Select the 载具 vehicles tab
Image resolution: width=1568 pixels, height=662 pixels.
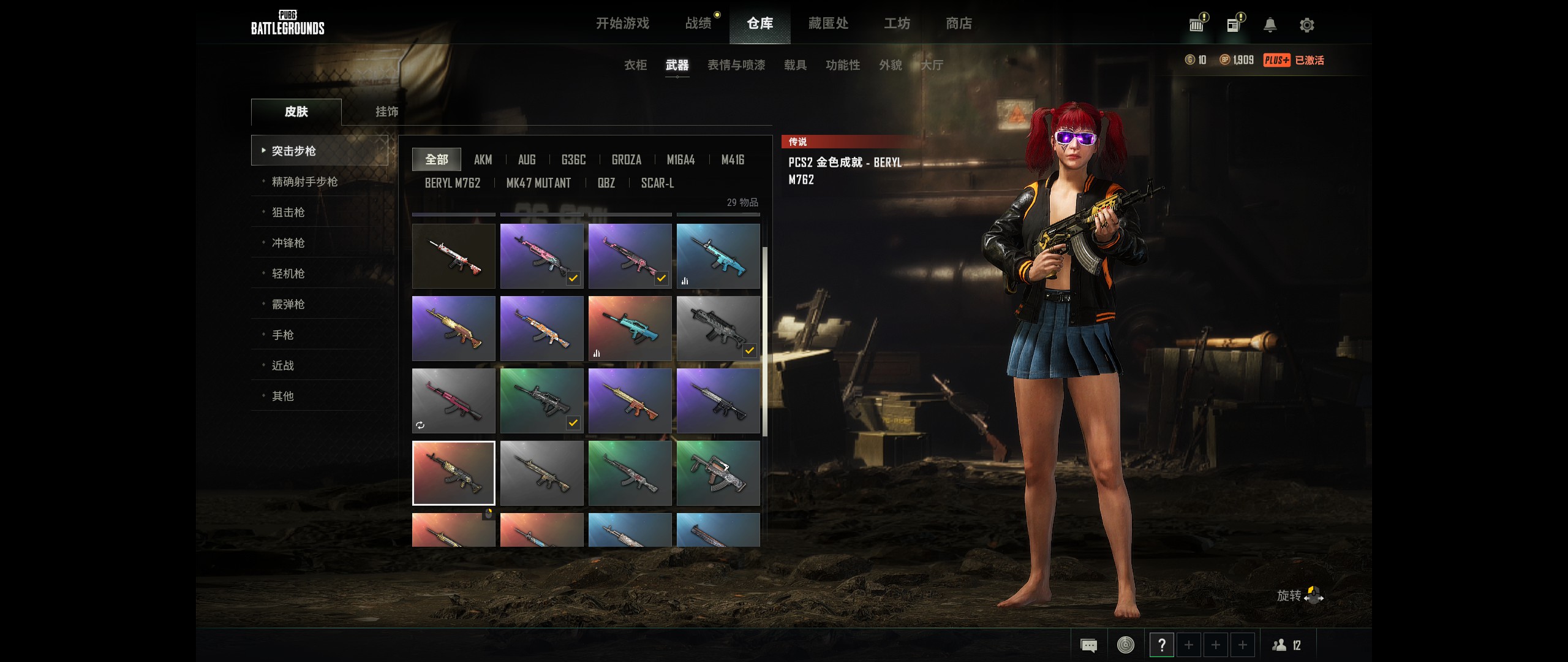tap(795, 65)
